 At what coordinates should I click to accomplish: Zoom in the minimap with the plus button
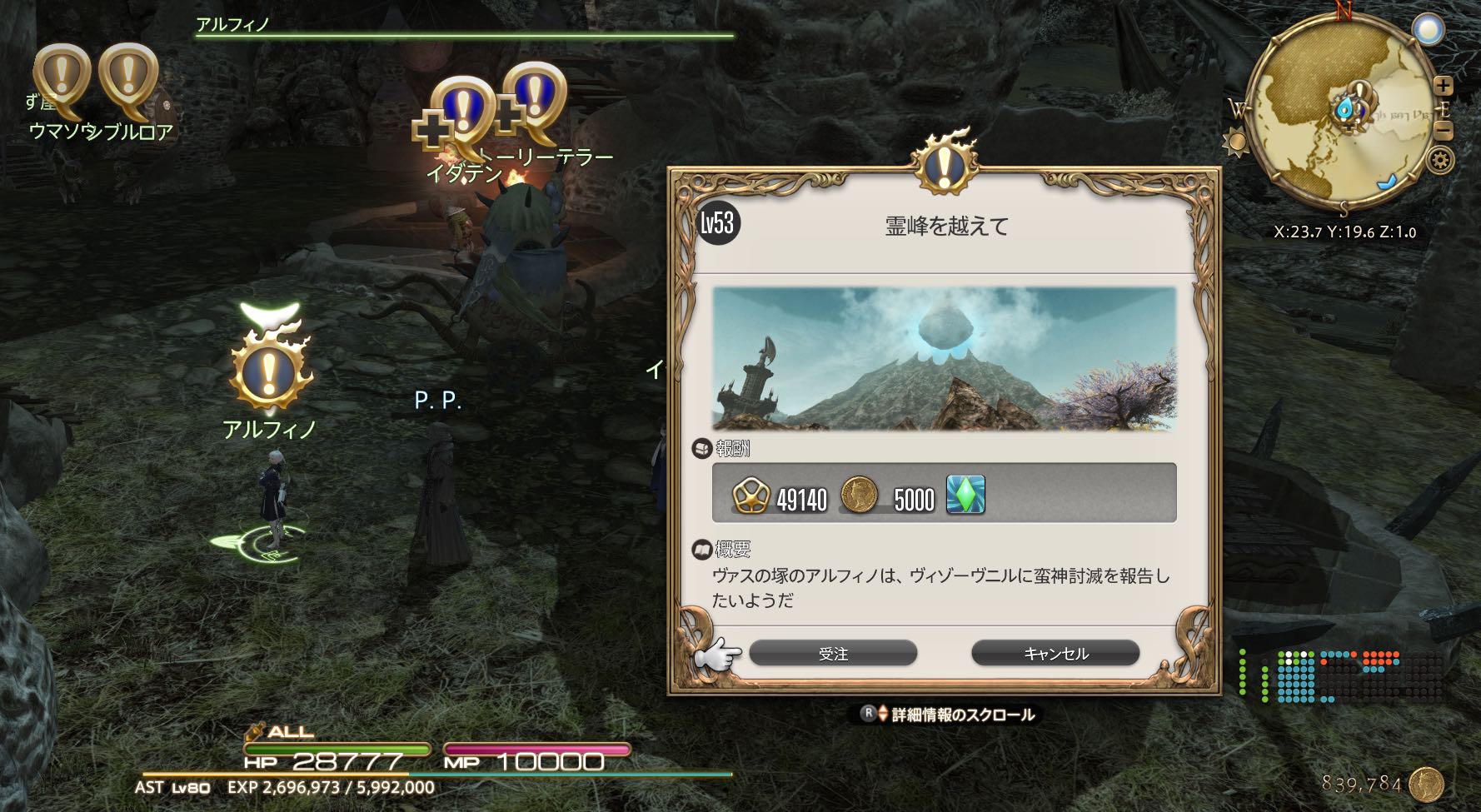(1444, 86)
